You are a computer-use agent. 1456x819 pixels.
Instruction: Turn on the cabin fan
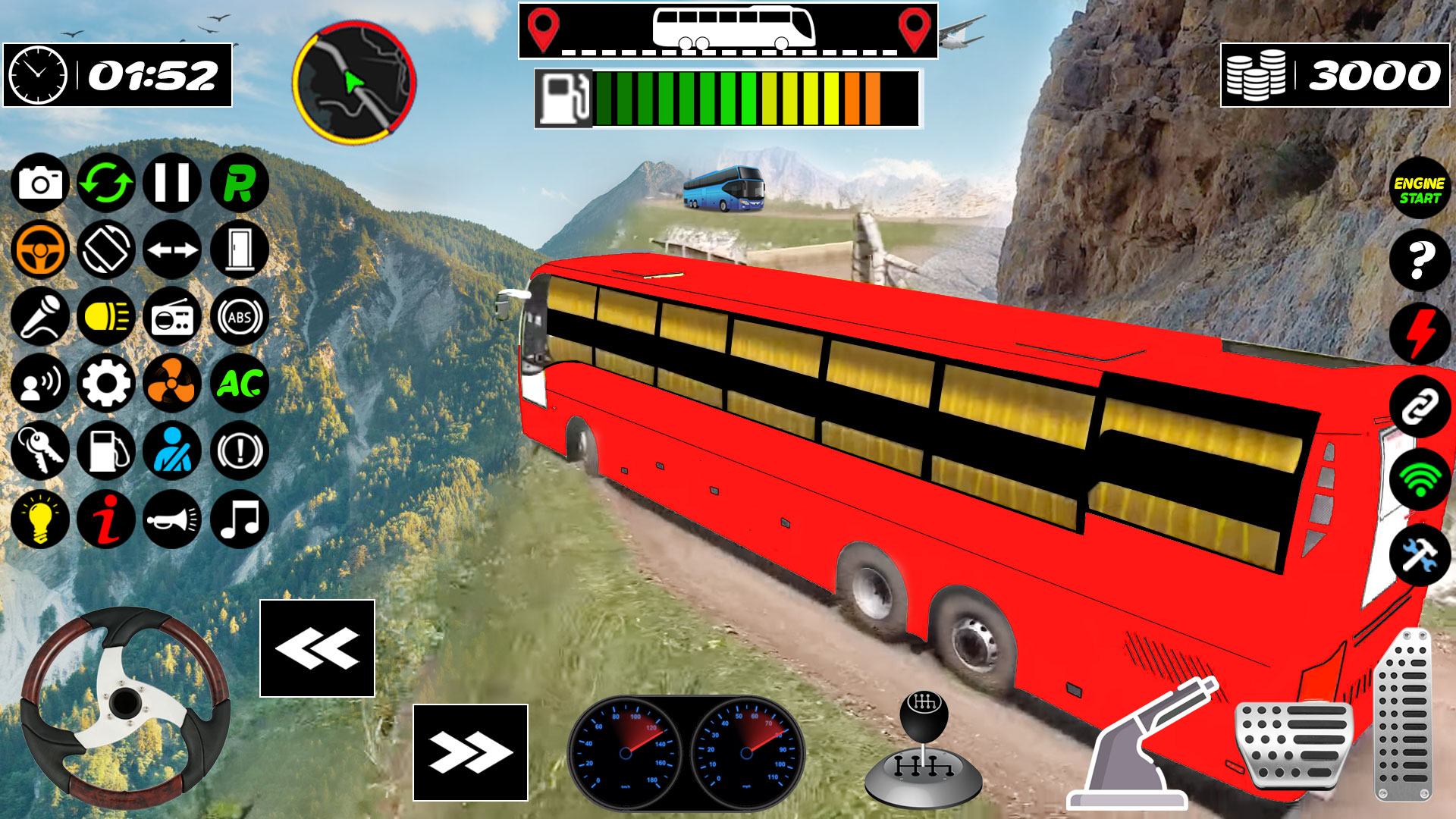(172, 384)
